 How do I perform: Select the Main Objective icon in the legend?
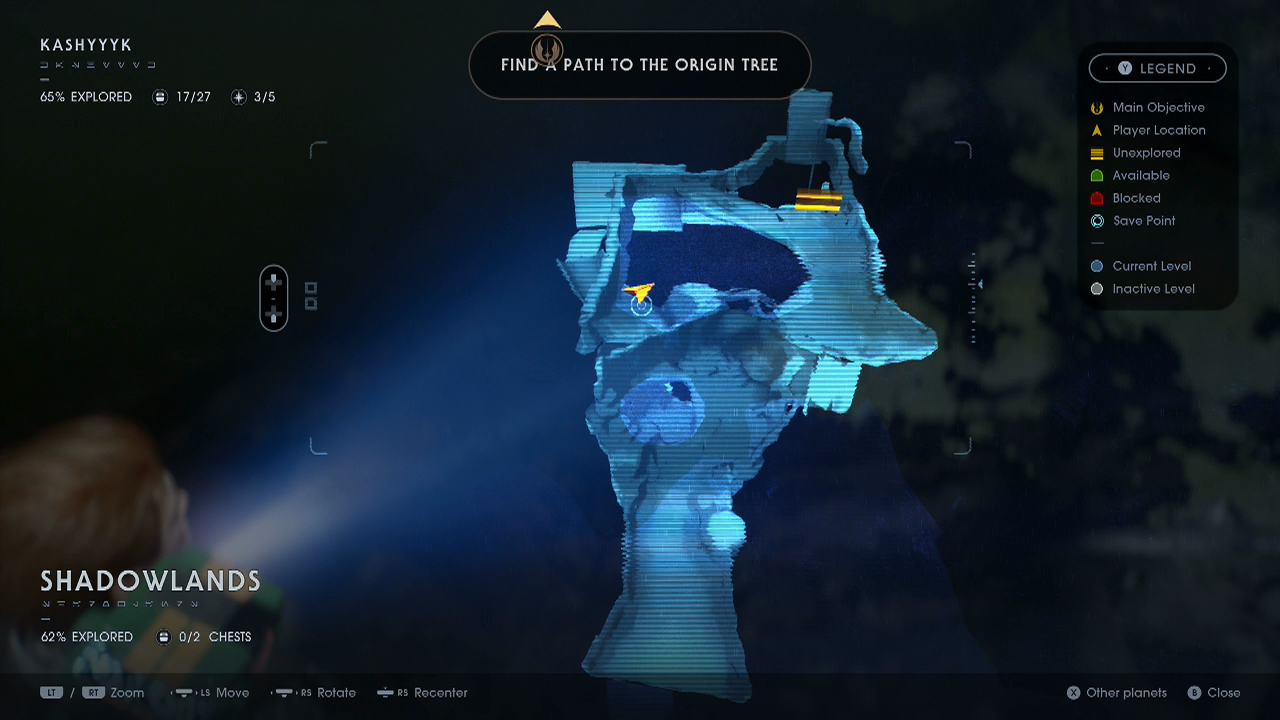pos(1097,107)
